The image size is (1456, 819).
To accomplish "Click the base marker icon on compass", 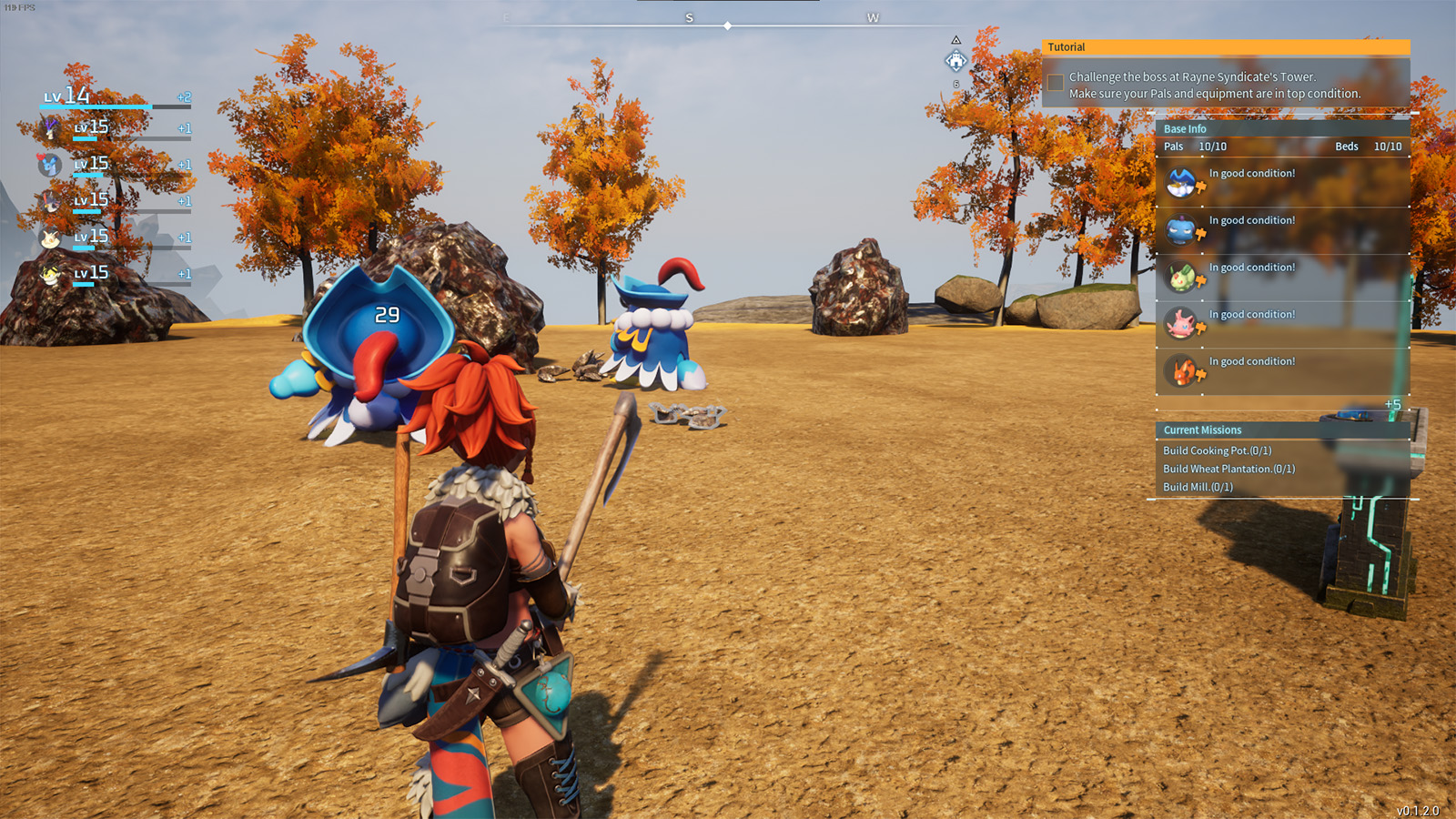I will [x=955, y=61].
